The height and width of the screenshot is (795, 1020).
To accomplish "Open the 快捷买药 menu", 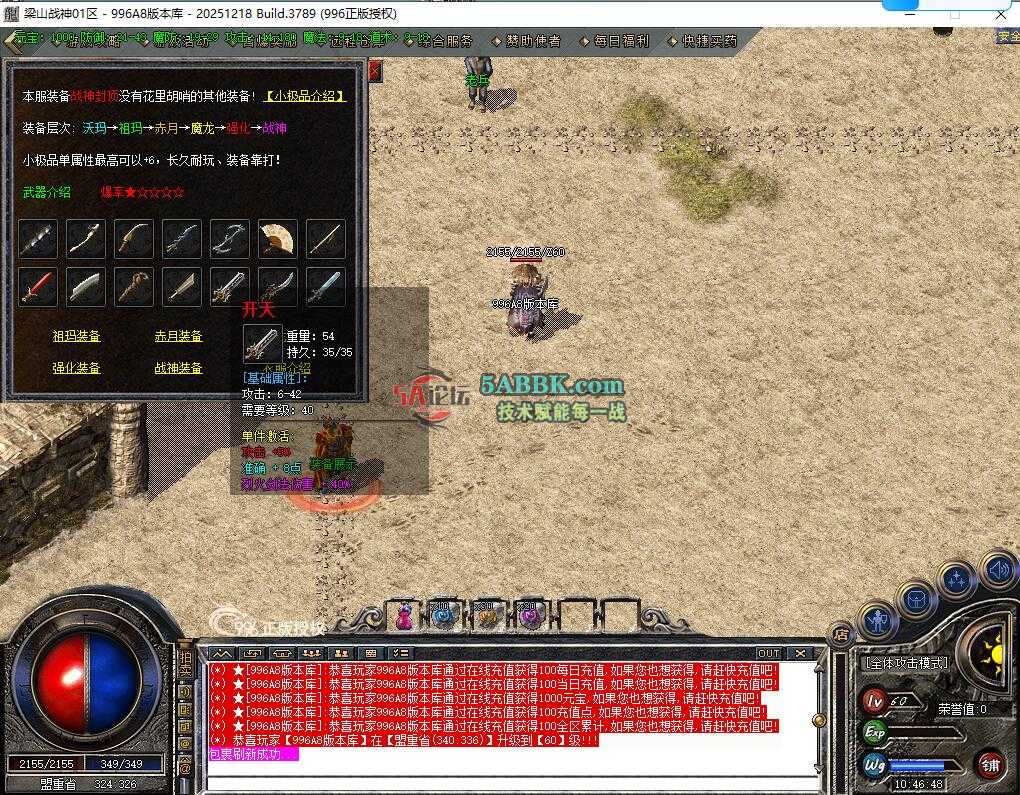I will [709, 41].
